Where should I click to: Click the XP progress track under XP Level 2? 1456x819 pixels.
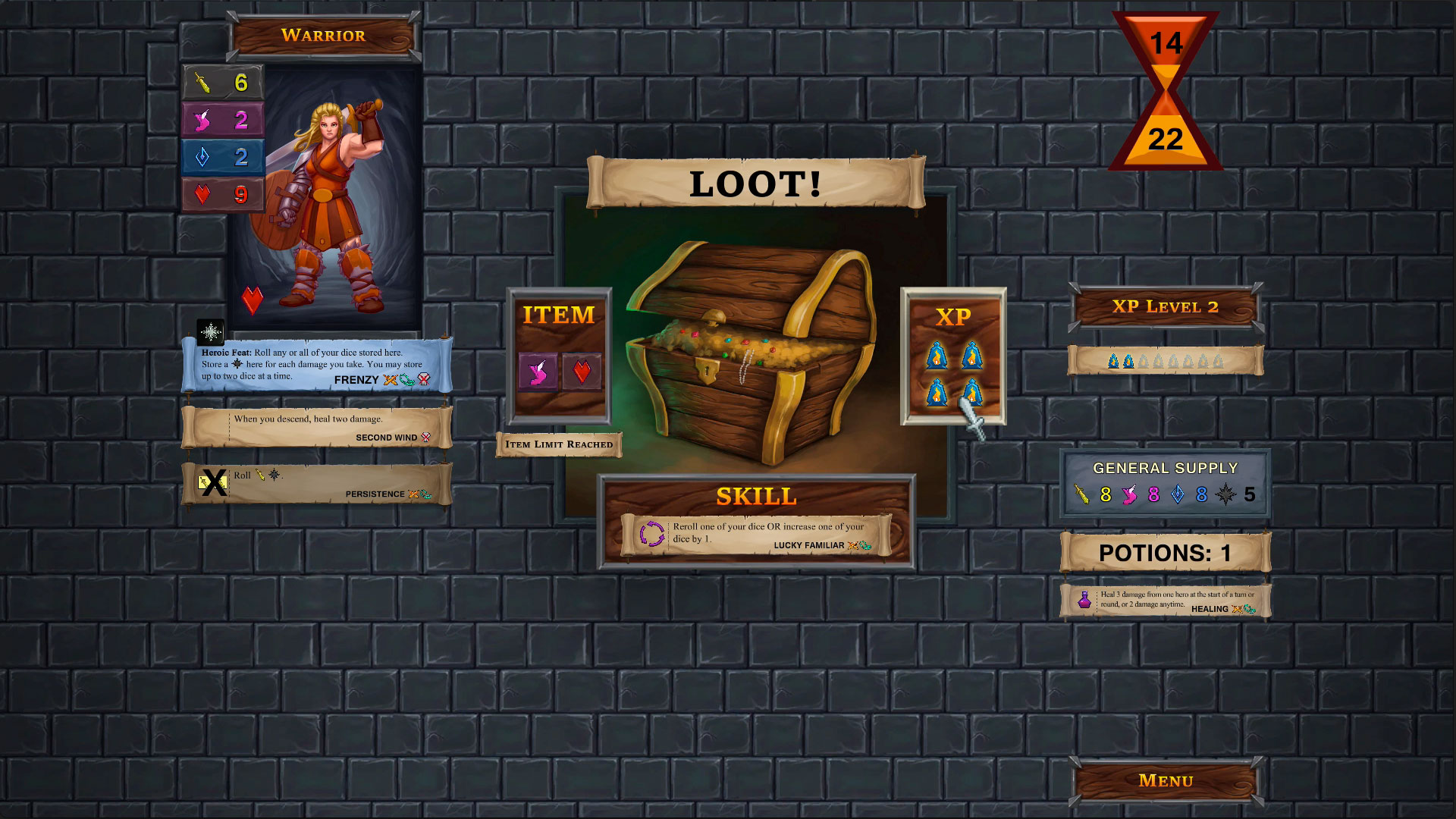pyautogui.click(x=1166, y=360)
